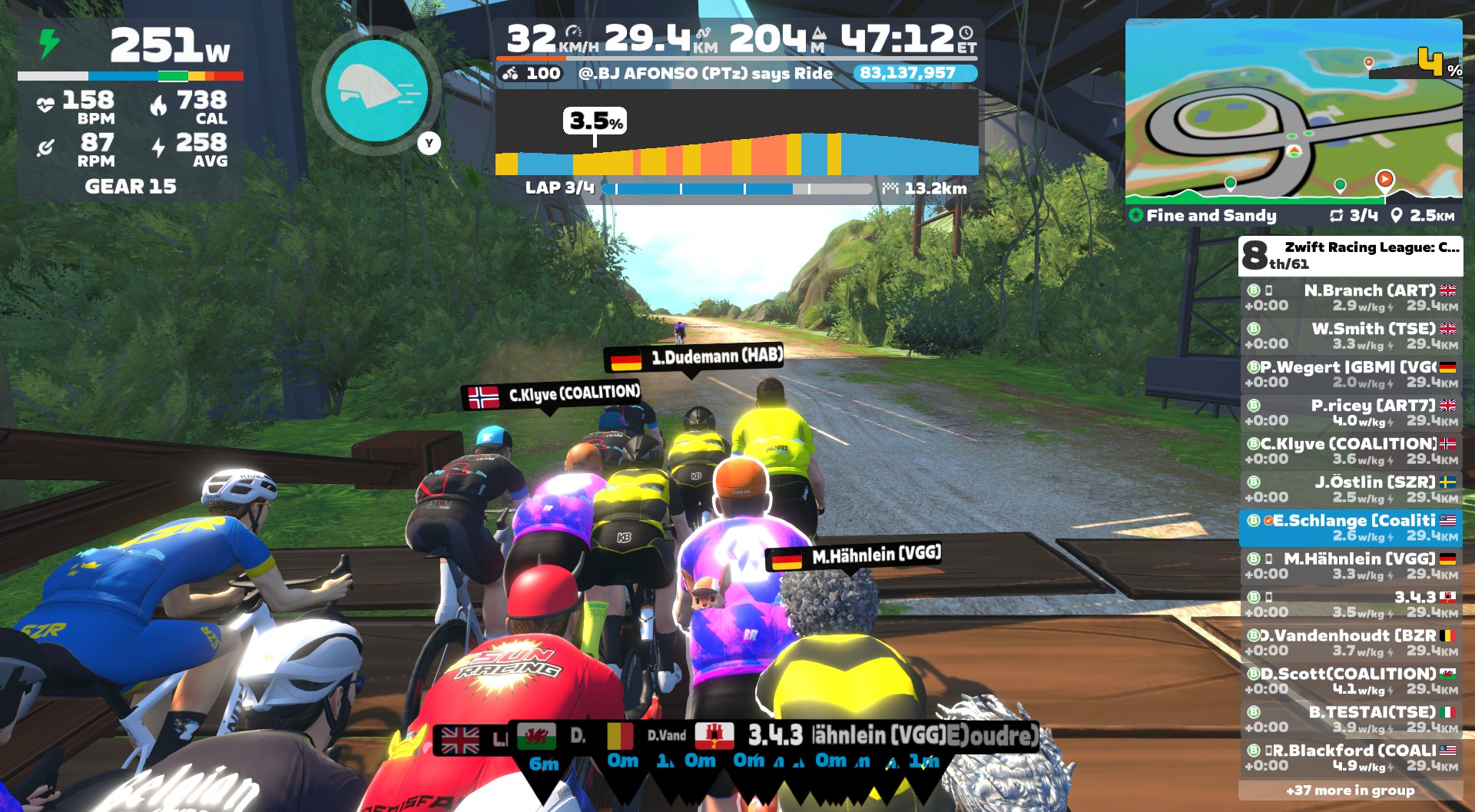Choose D.Vandenhoudt rider row
Image resolution: width=1475 pixels, height=812 pixels.
(x=1351, y=643)
